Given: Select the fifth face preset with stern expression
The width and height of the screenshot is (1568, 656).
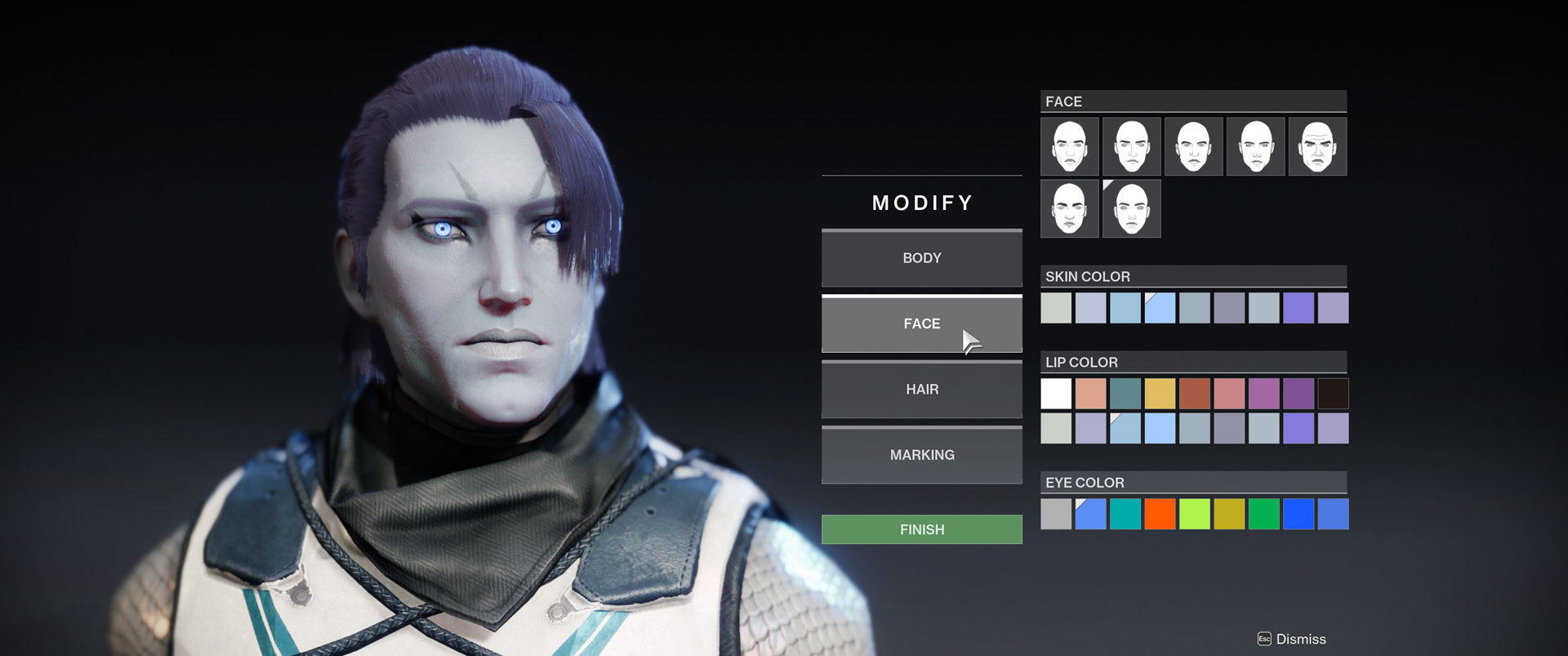Looking at the screenshot, I should pos(1317,146).
